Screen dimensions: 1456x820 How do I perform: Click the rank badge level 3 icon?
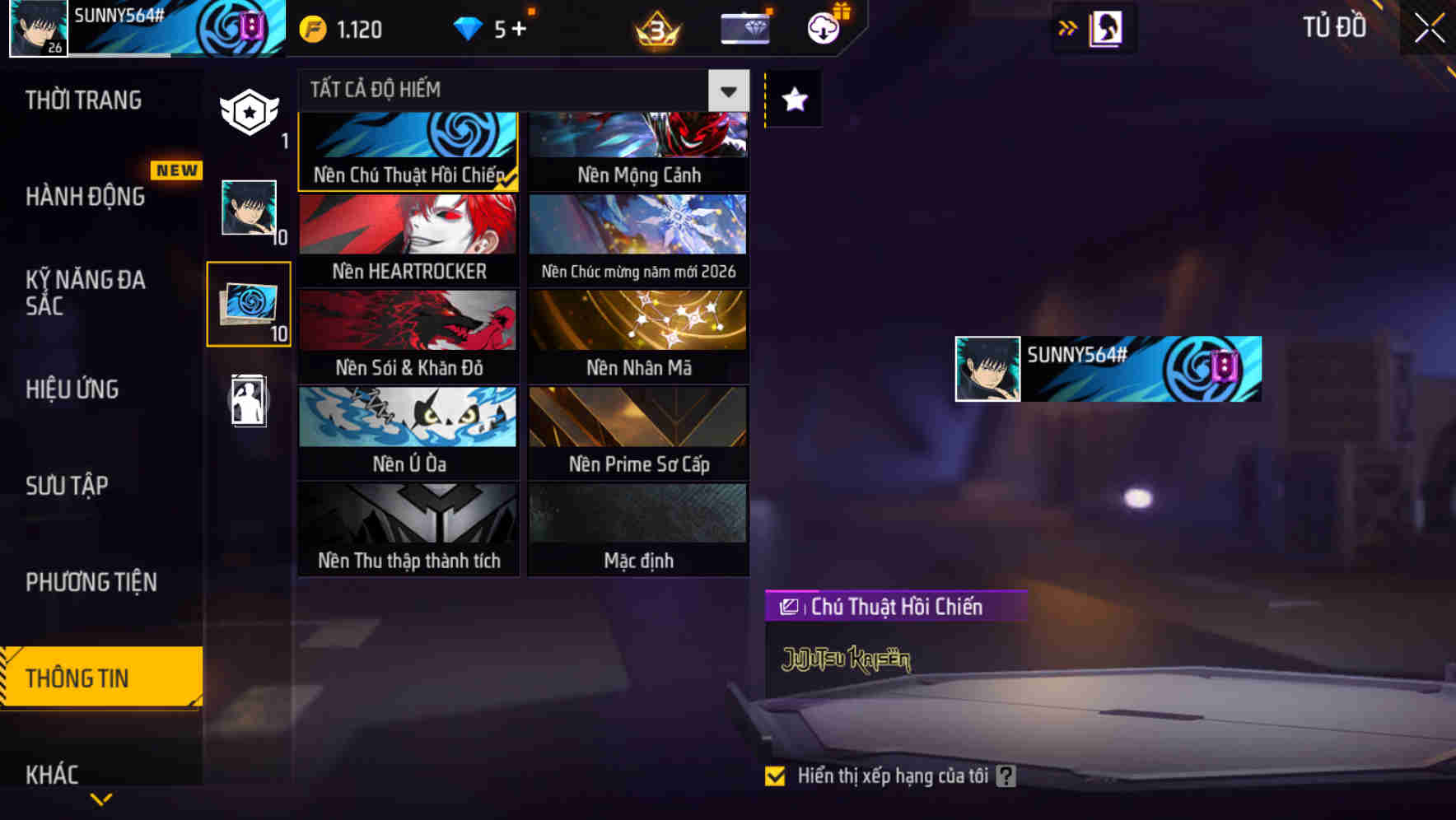pos(655,27)
